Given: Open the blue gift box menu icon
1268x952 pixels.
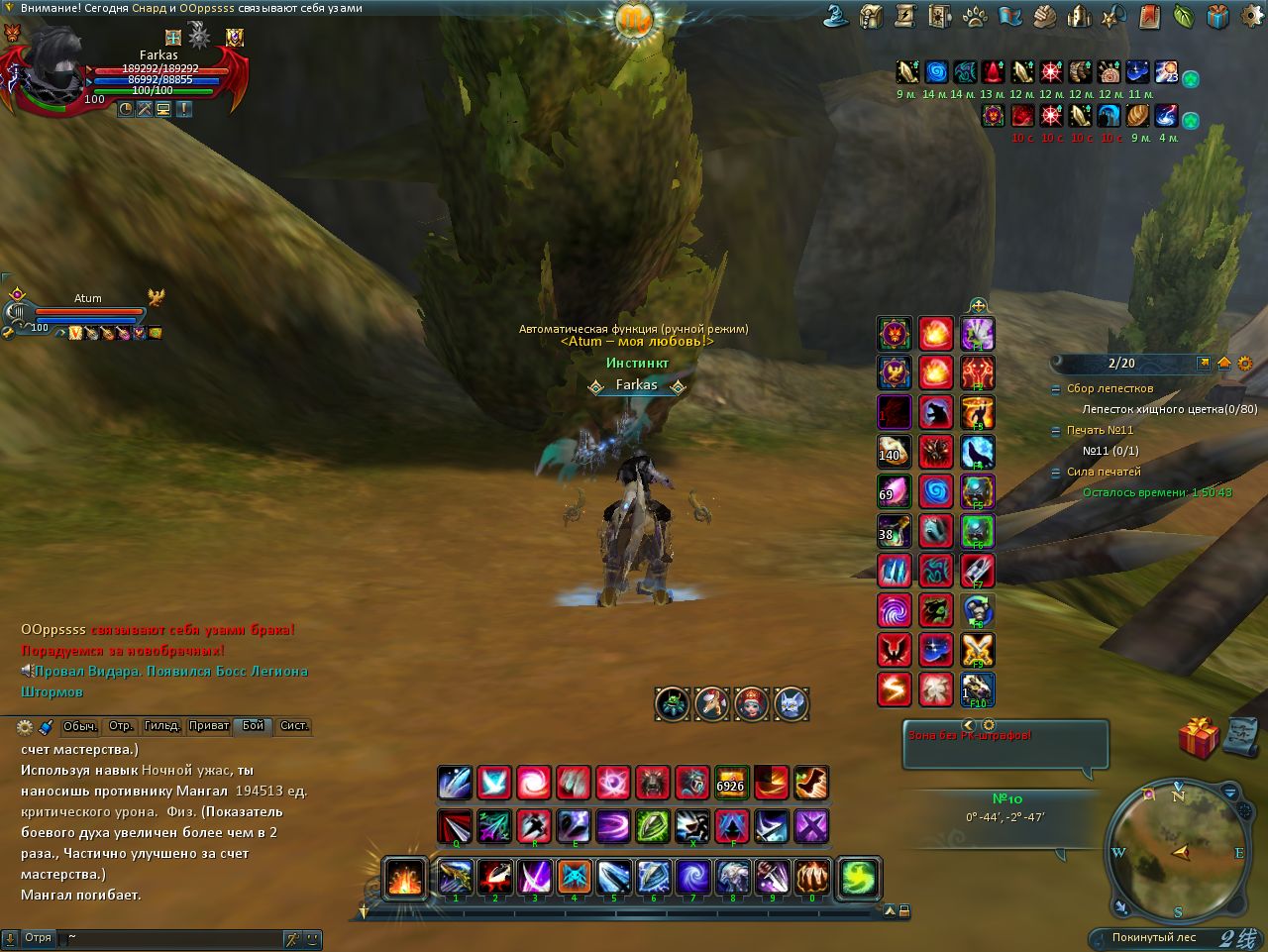Looking at the screenshot, I should click(x=1217, y=16).
